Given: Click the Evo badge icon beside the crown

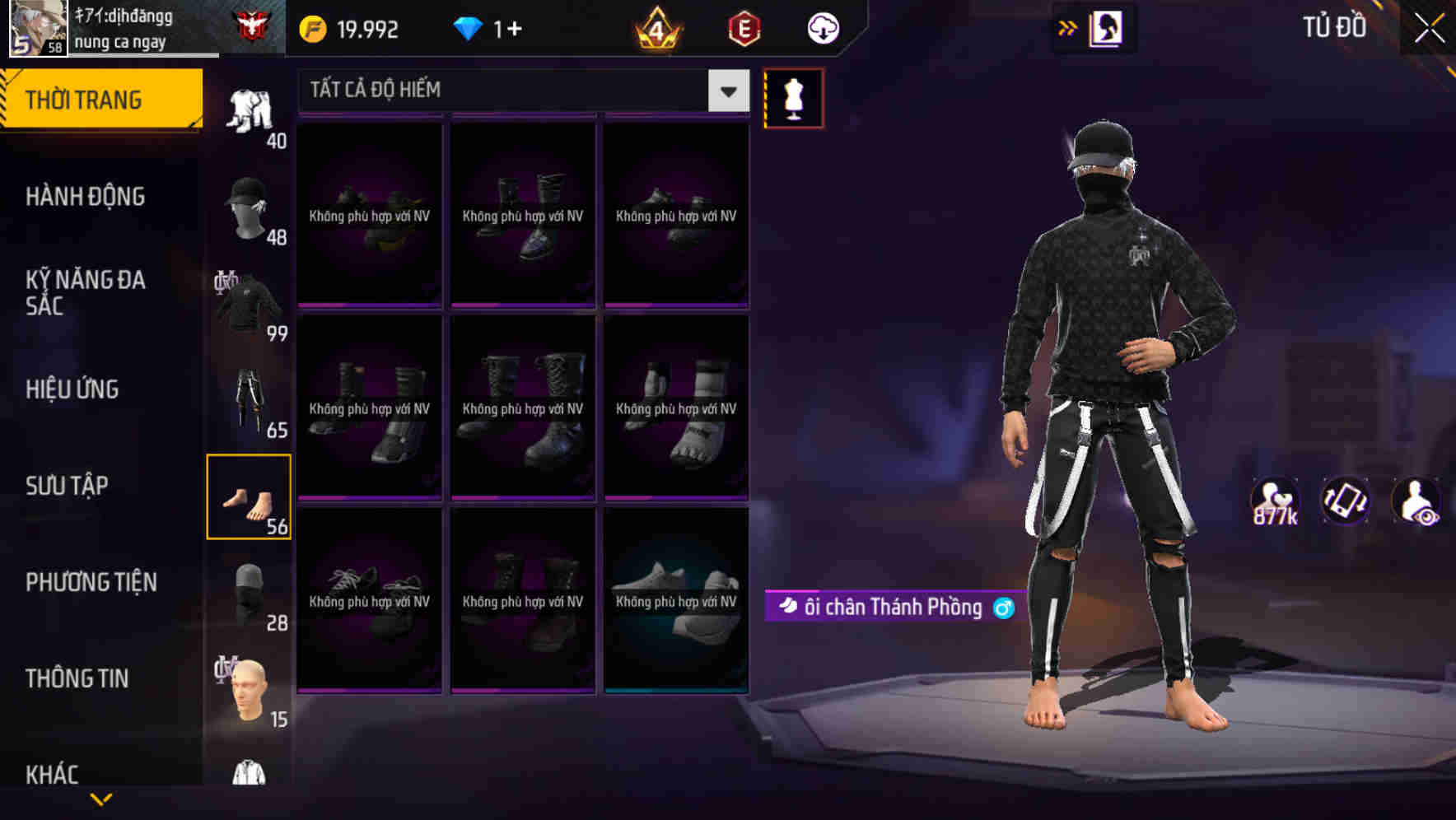Looking at the screenshot, I should click(x=742, y=27).
